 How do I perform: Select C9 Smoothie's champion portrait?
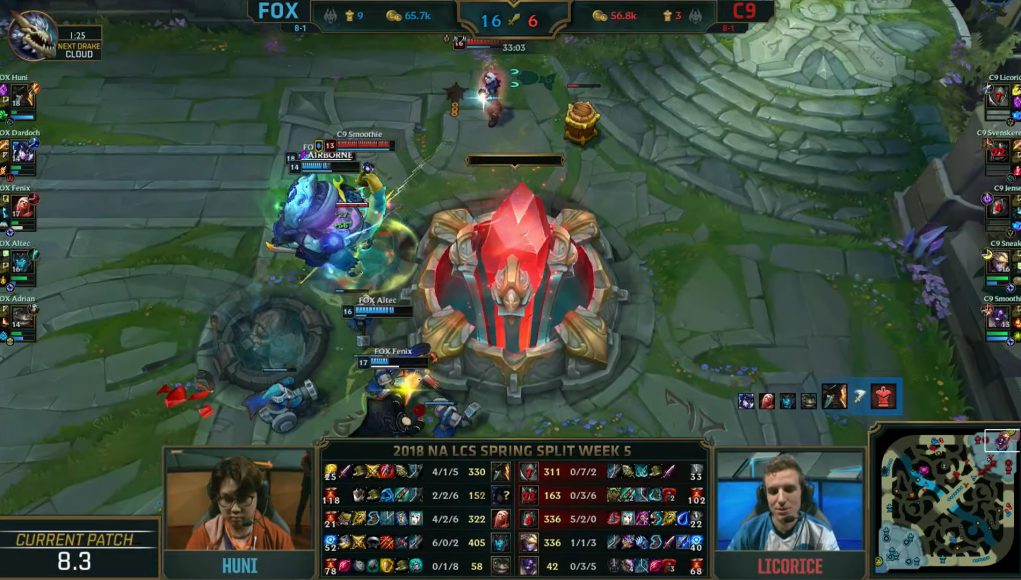point(999,320)
